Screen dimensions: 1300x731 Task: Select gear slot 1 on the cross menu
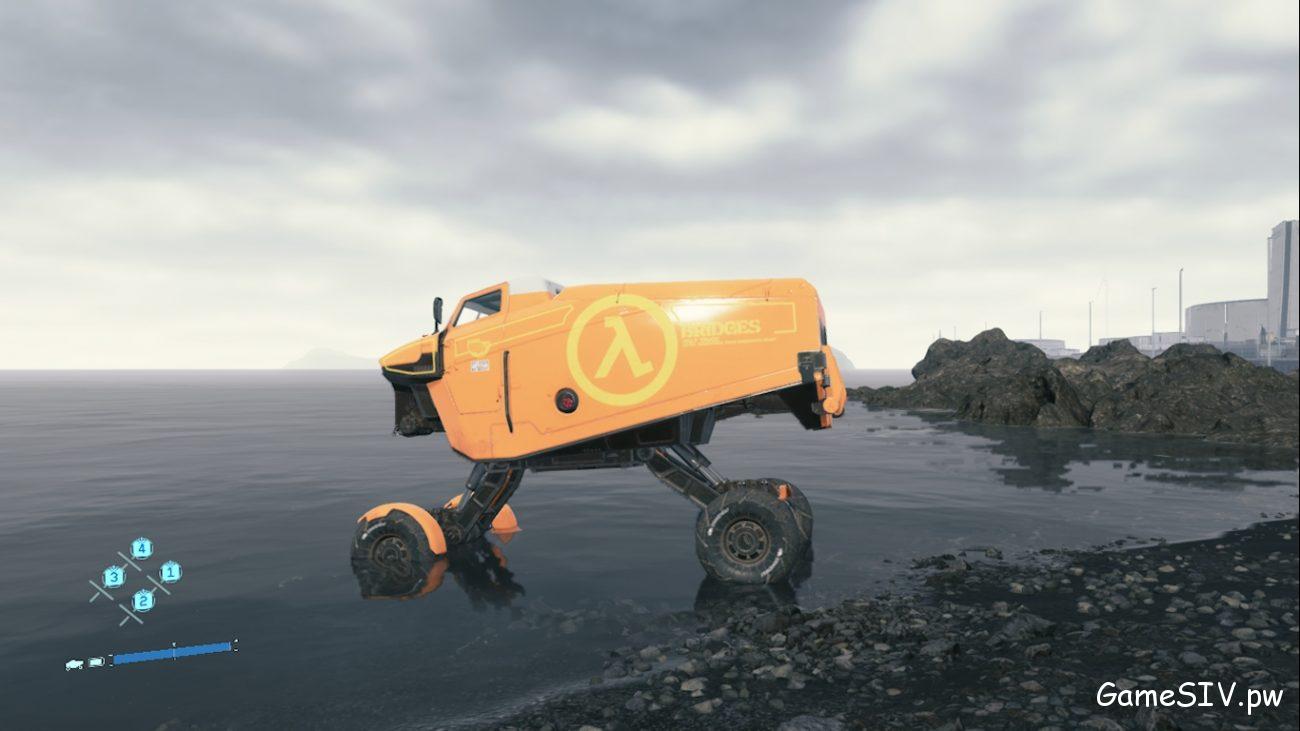pyautogui.click(x=170, y=572)
